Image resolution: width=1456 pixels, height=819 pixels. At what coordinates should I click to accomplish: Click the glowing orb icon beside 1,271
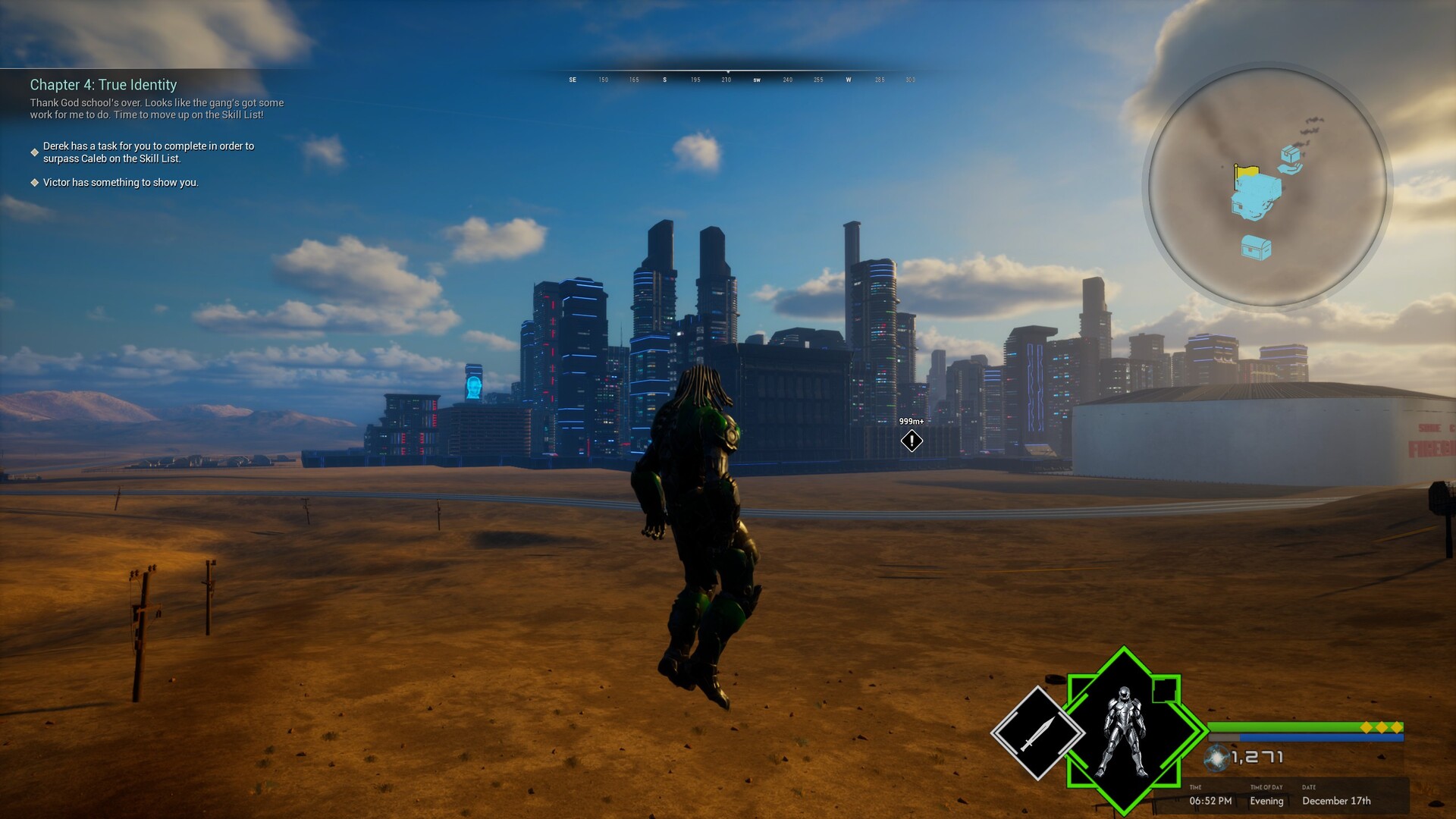click(x=1216, y=758)
